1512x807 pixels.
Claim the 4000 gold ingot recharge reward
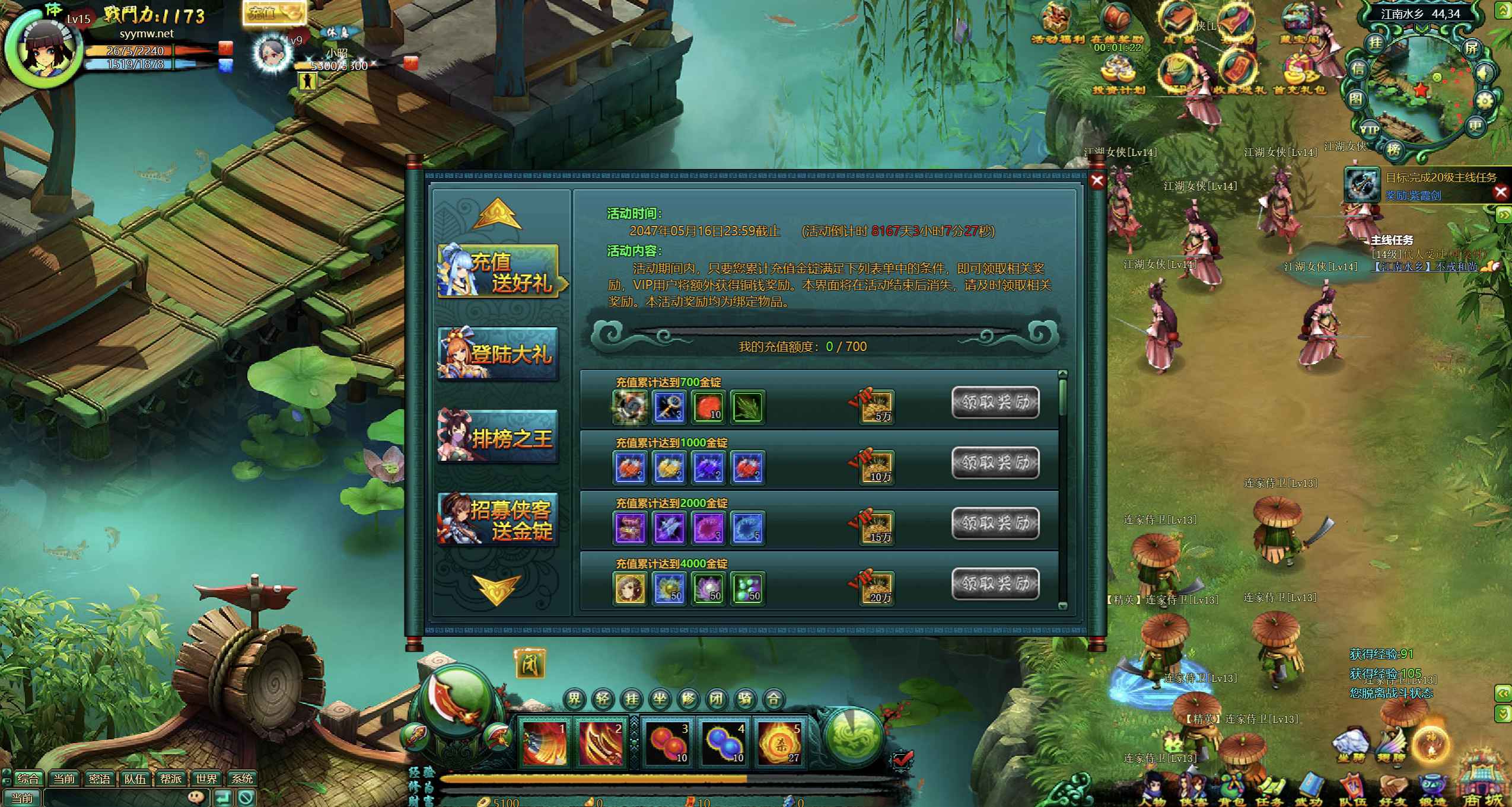(x=995, y=584)
